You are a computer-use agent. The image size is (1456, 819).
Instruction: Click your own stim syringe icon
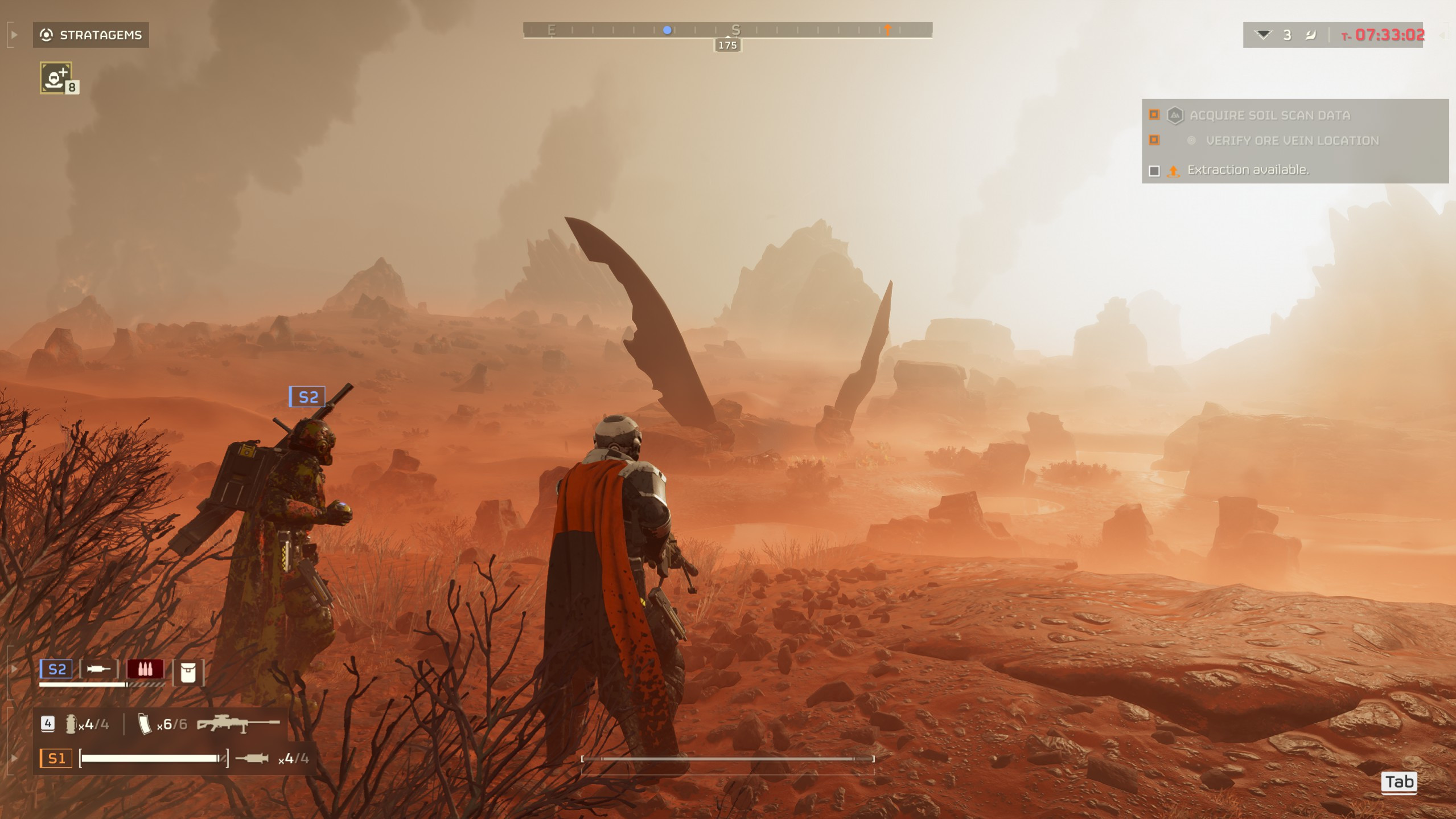tap(252, 759)
